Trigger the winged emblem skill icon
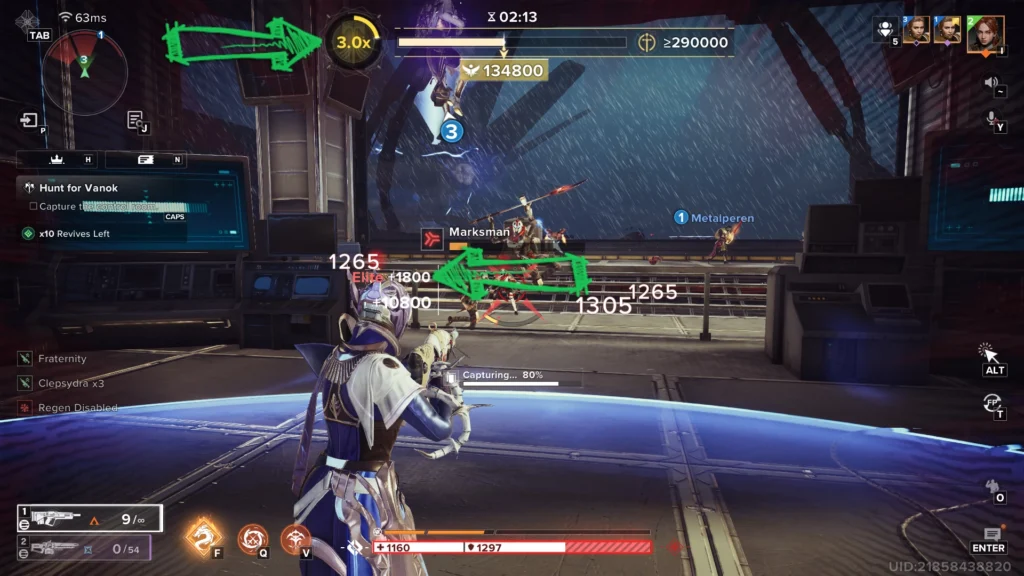 [x=295, y=539]
